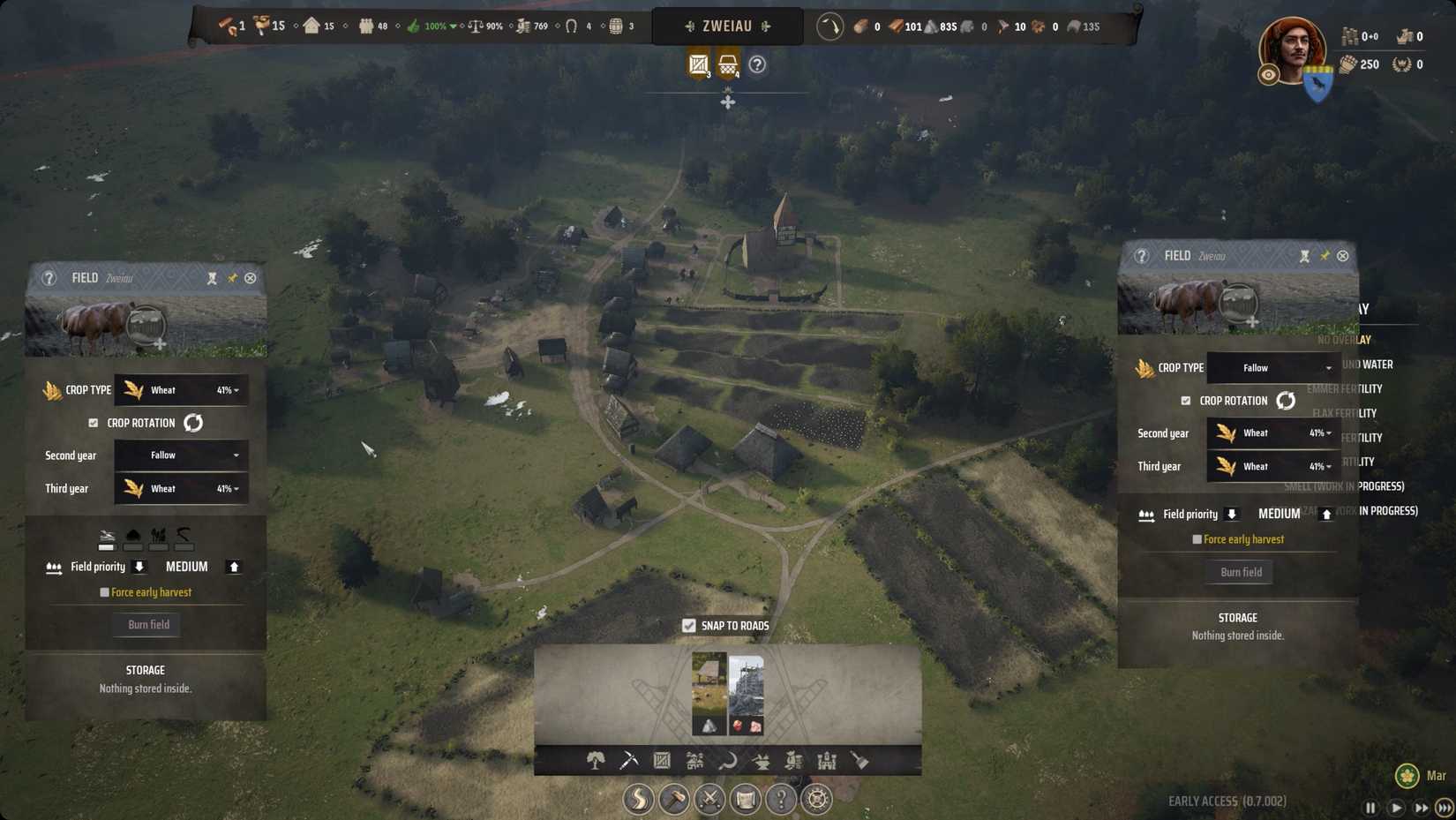The width and height of the screenshot is (1456, 820).
Task: Uncheck Crop Rotation in left field panel
Action: pyautogui.click(x=94, y=422)
